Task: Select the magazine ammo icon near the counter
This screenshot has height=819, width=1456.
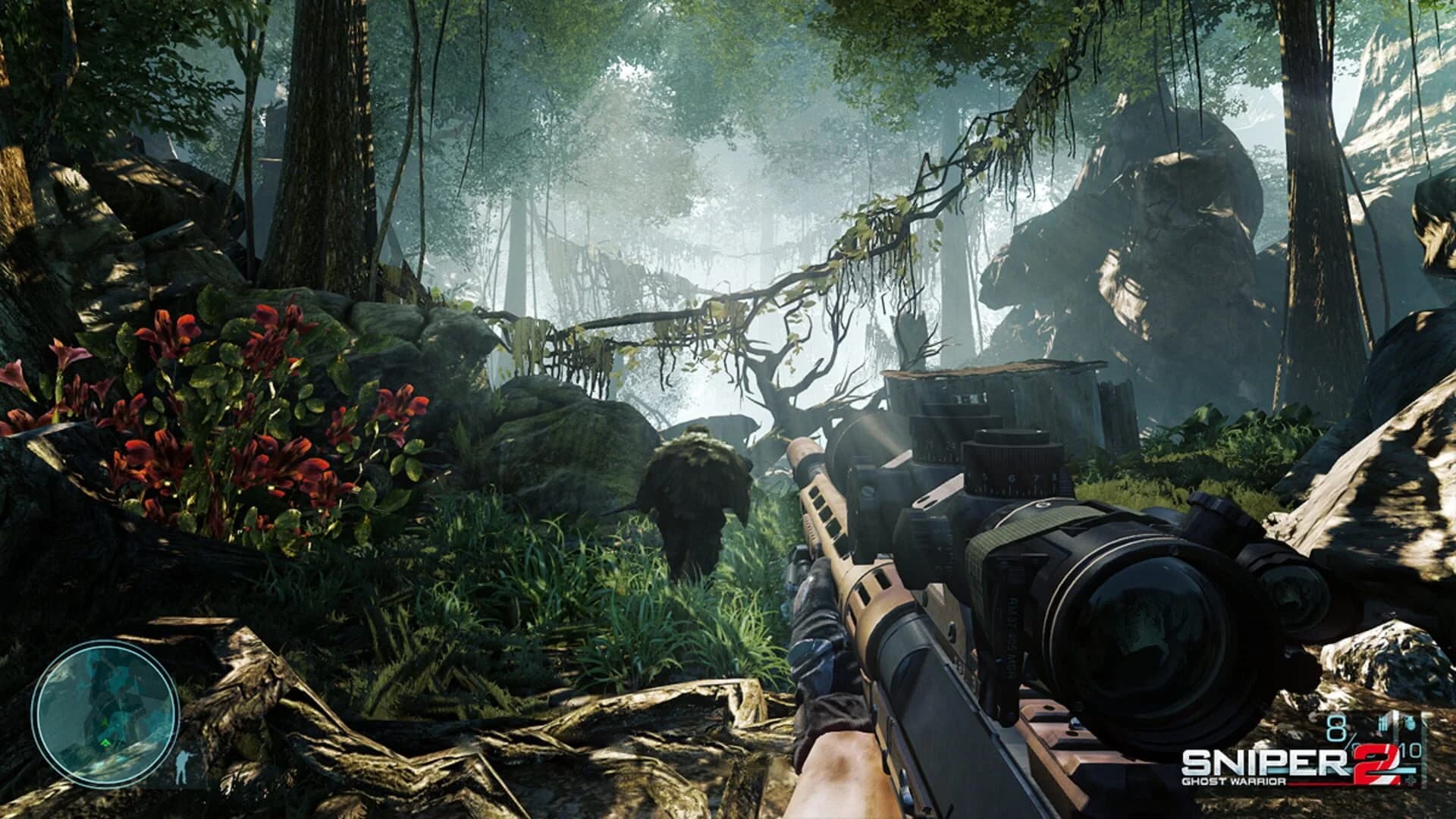Action: point(1384,723)
